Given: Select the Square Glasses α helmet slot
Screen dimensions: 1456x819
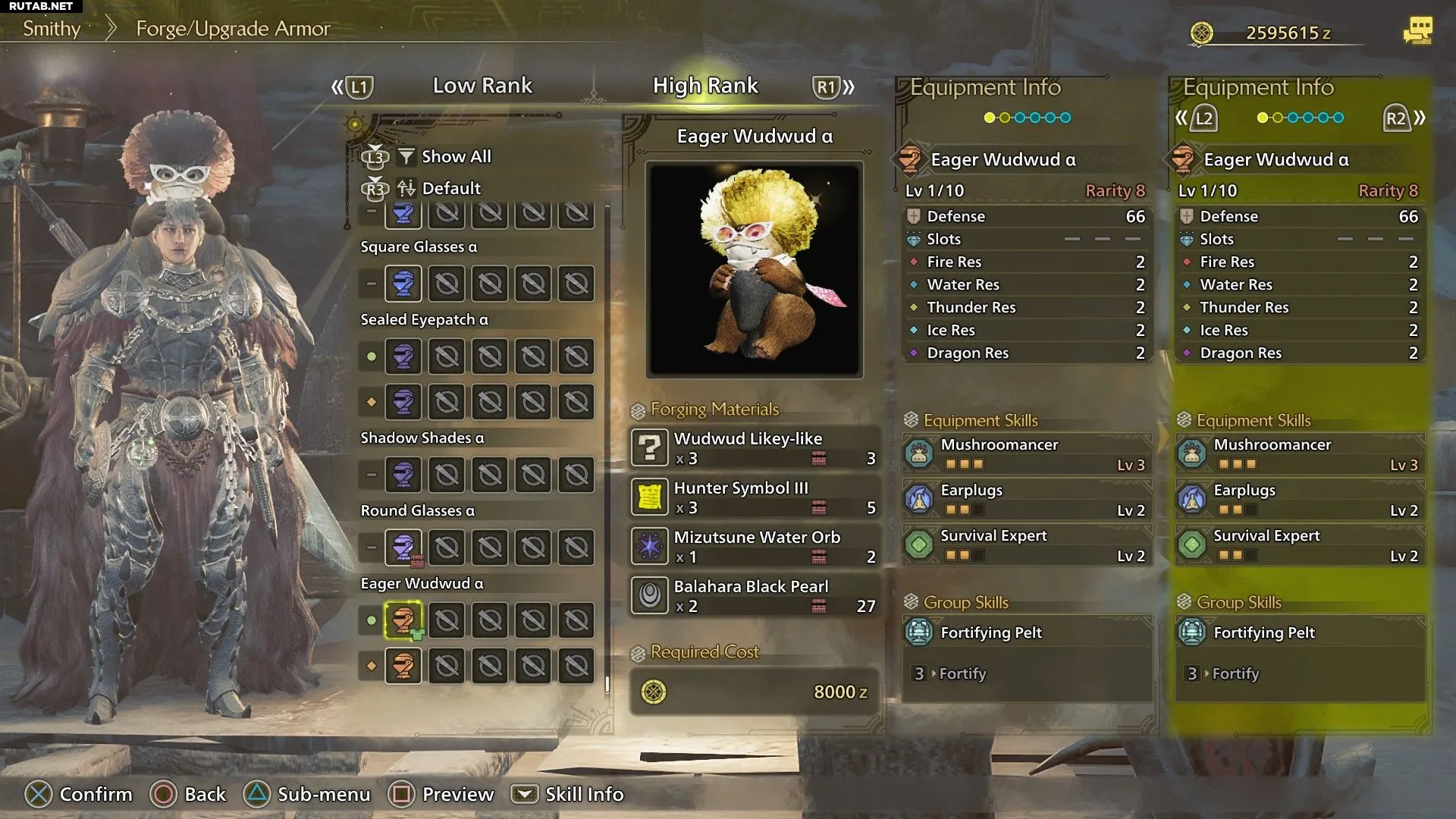Looking at the screenshot, I should pyautogui.click(x=403, y=284).
